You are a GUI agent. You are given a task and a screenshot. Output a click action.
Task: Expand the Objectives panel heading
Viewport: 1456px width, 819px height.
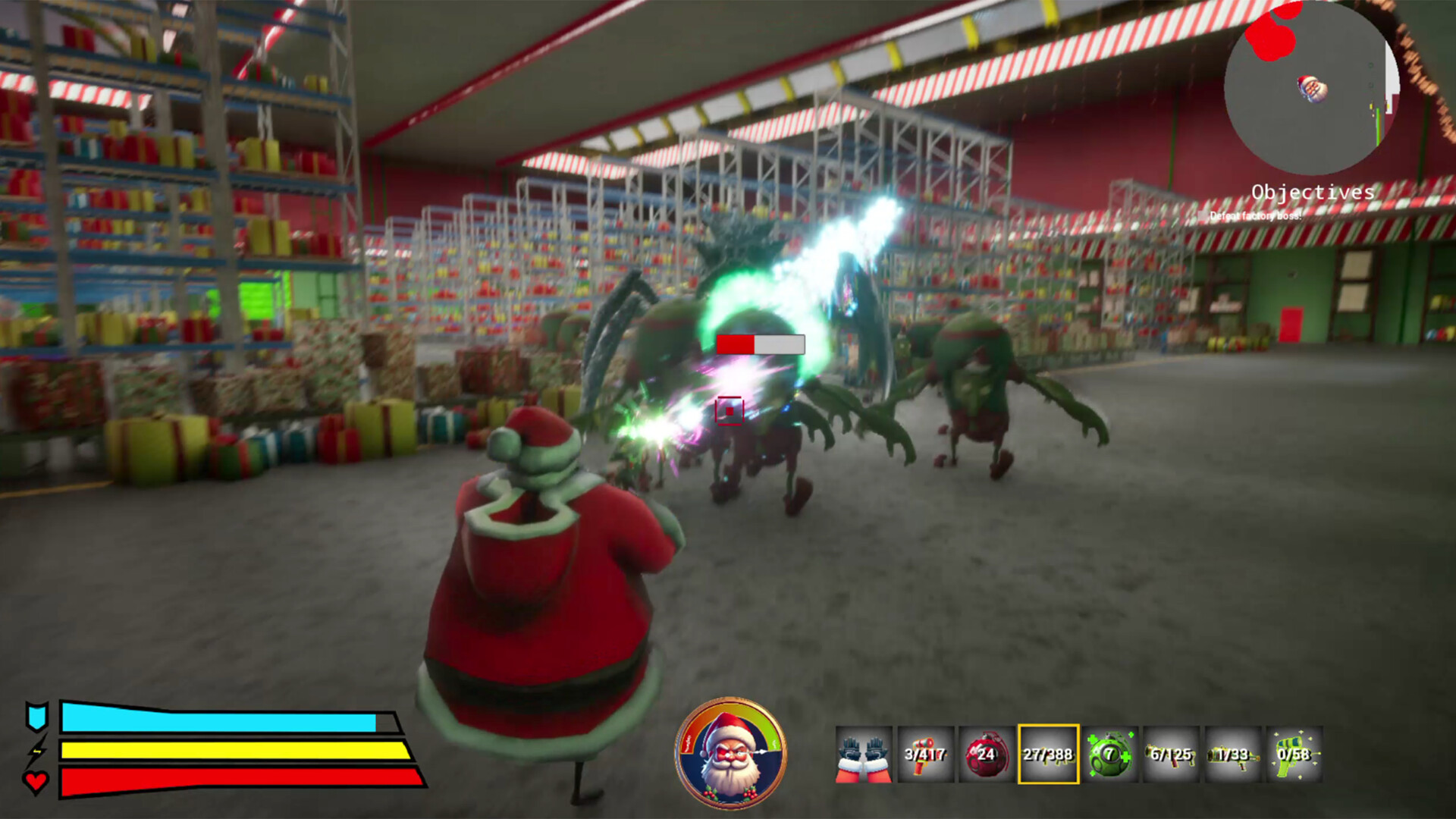point(1313,192)
